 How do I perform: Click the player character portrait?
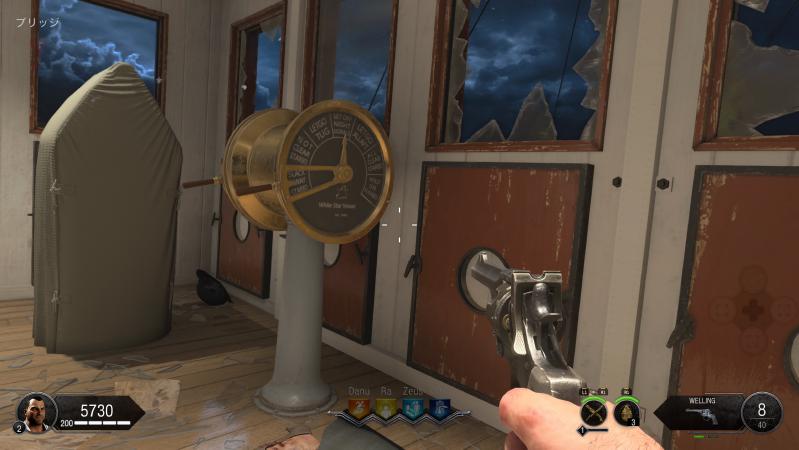coord(33,410)
